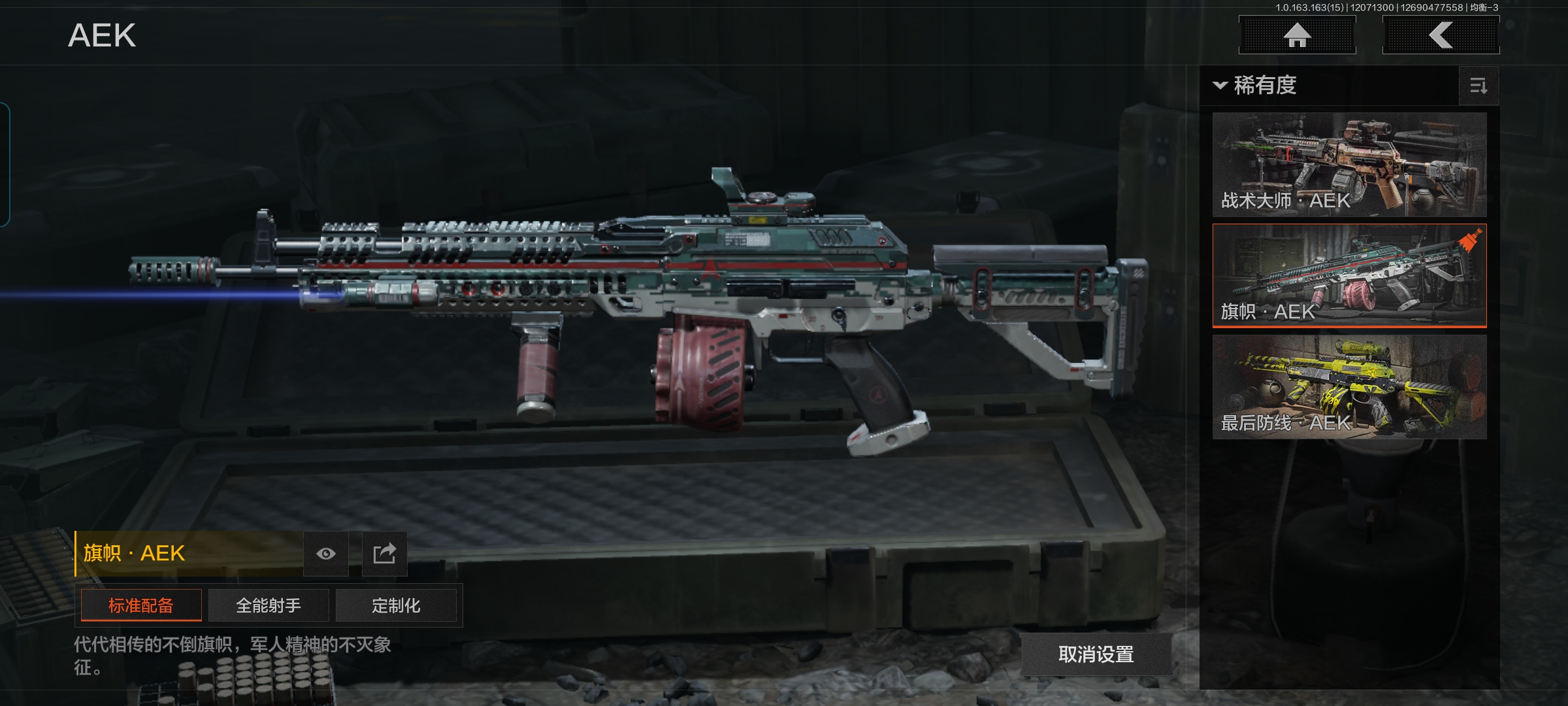Return with the back arrow button
The width and height of the screenshot is (1568, 706).
tap(1441, 35)
